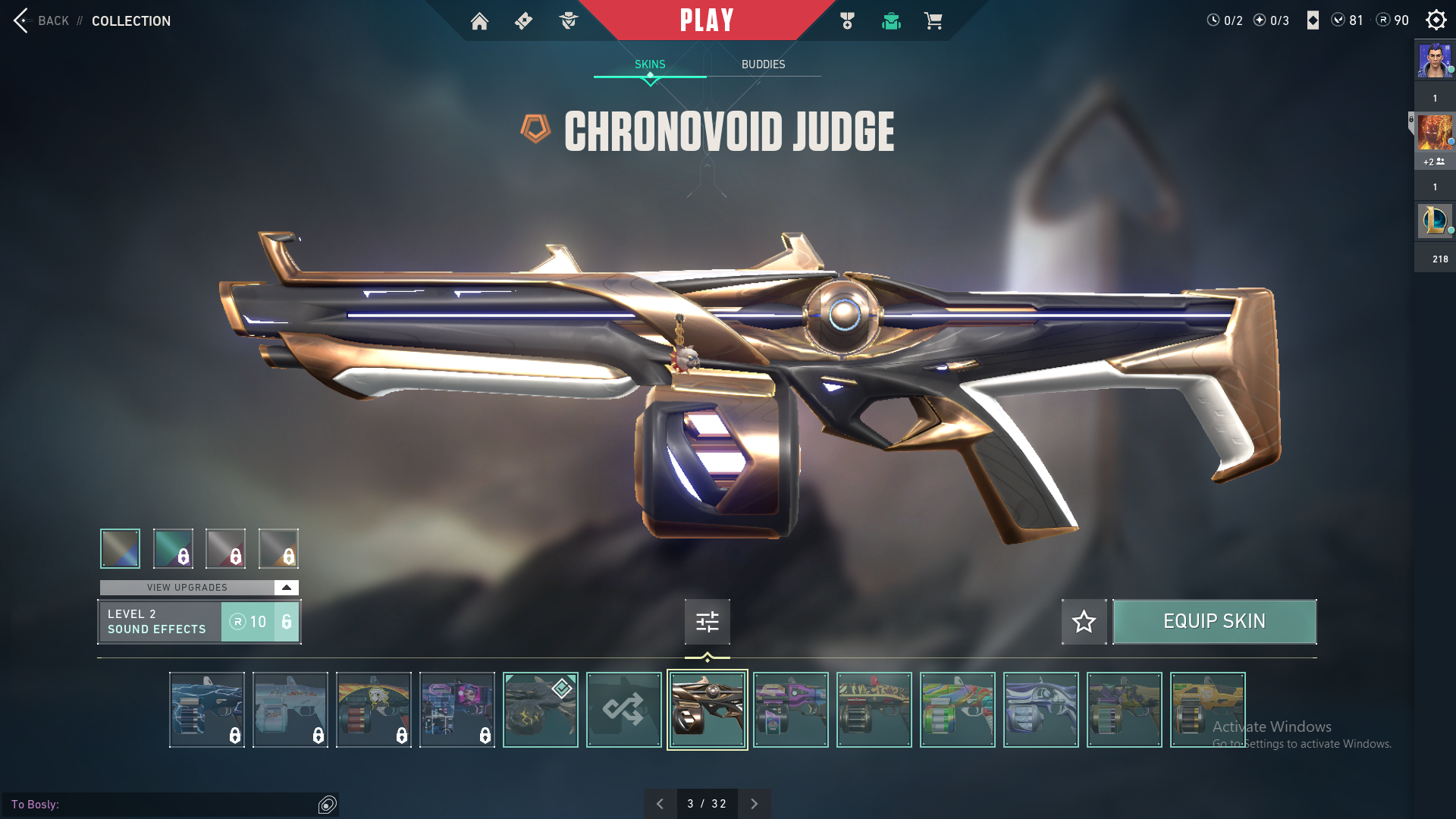1456x819 pixels.
Task: Go back to the Collection screen
Action: pos(53,21)
